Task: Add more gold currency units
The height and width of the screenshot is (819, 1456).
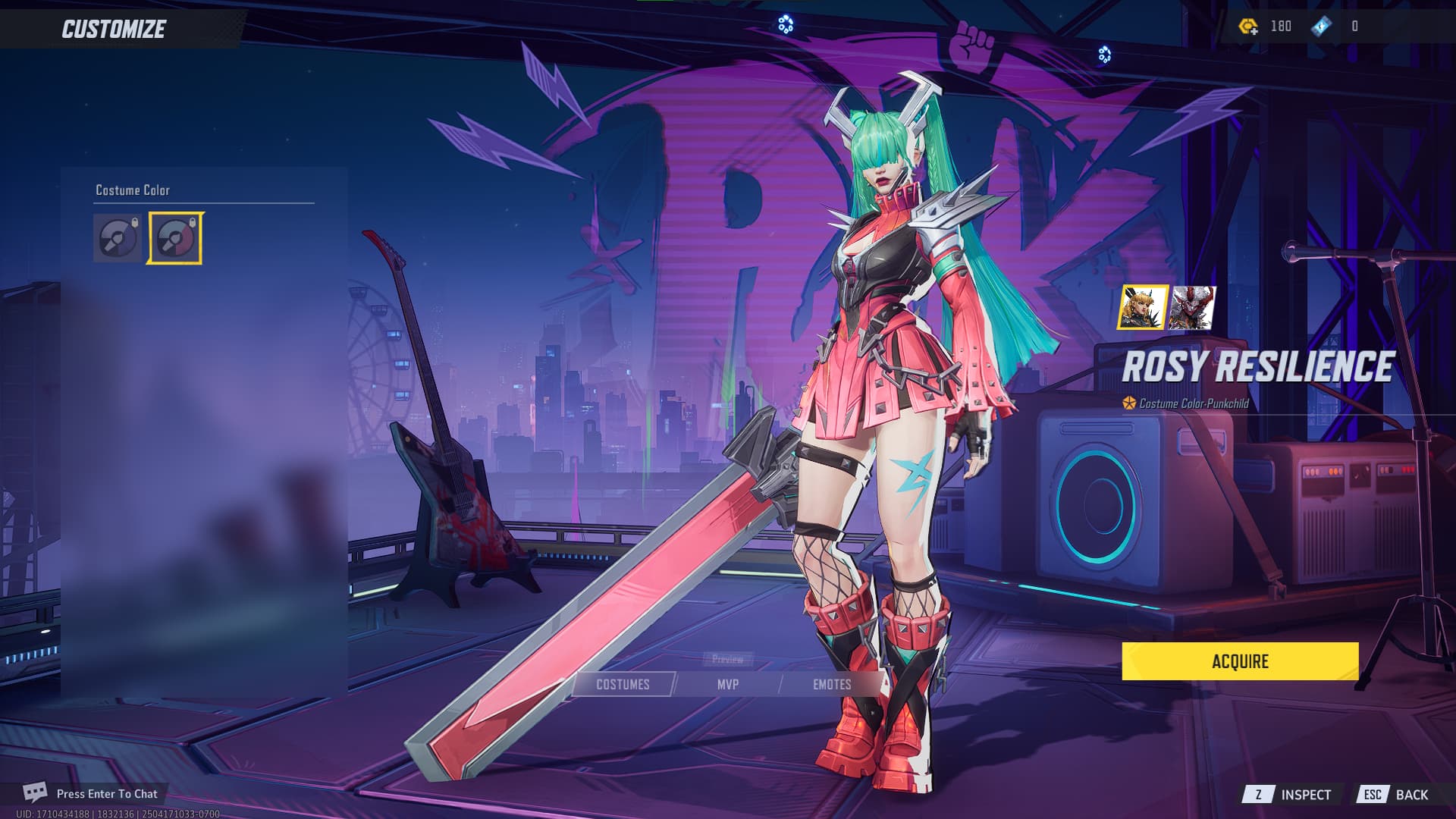Action: click(1248, 27)
